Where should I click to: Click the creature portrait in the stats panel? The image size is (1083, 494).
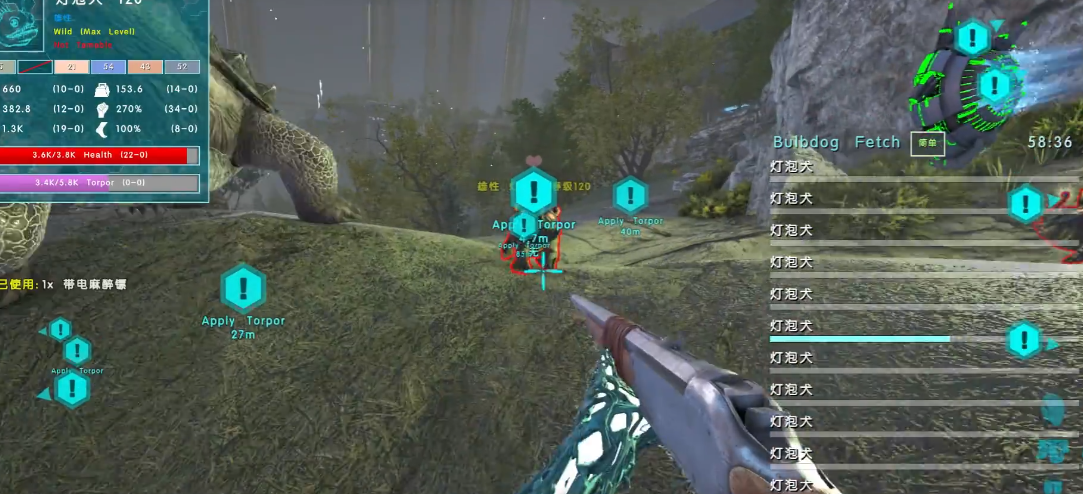20,22
